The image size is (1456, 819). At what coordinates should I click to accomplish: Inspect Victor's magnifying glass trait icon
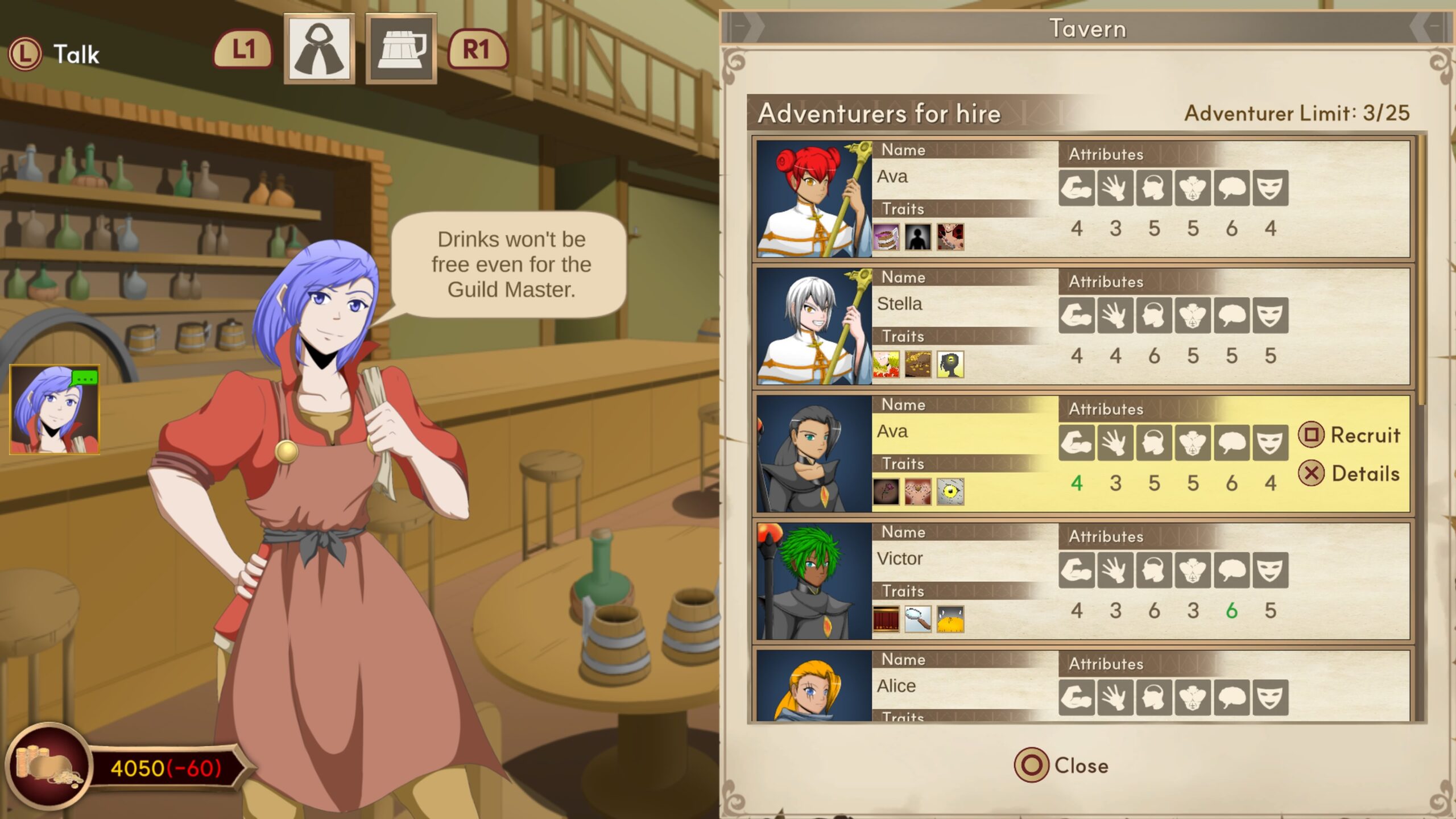tap(918, 619)
